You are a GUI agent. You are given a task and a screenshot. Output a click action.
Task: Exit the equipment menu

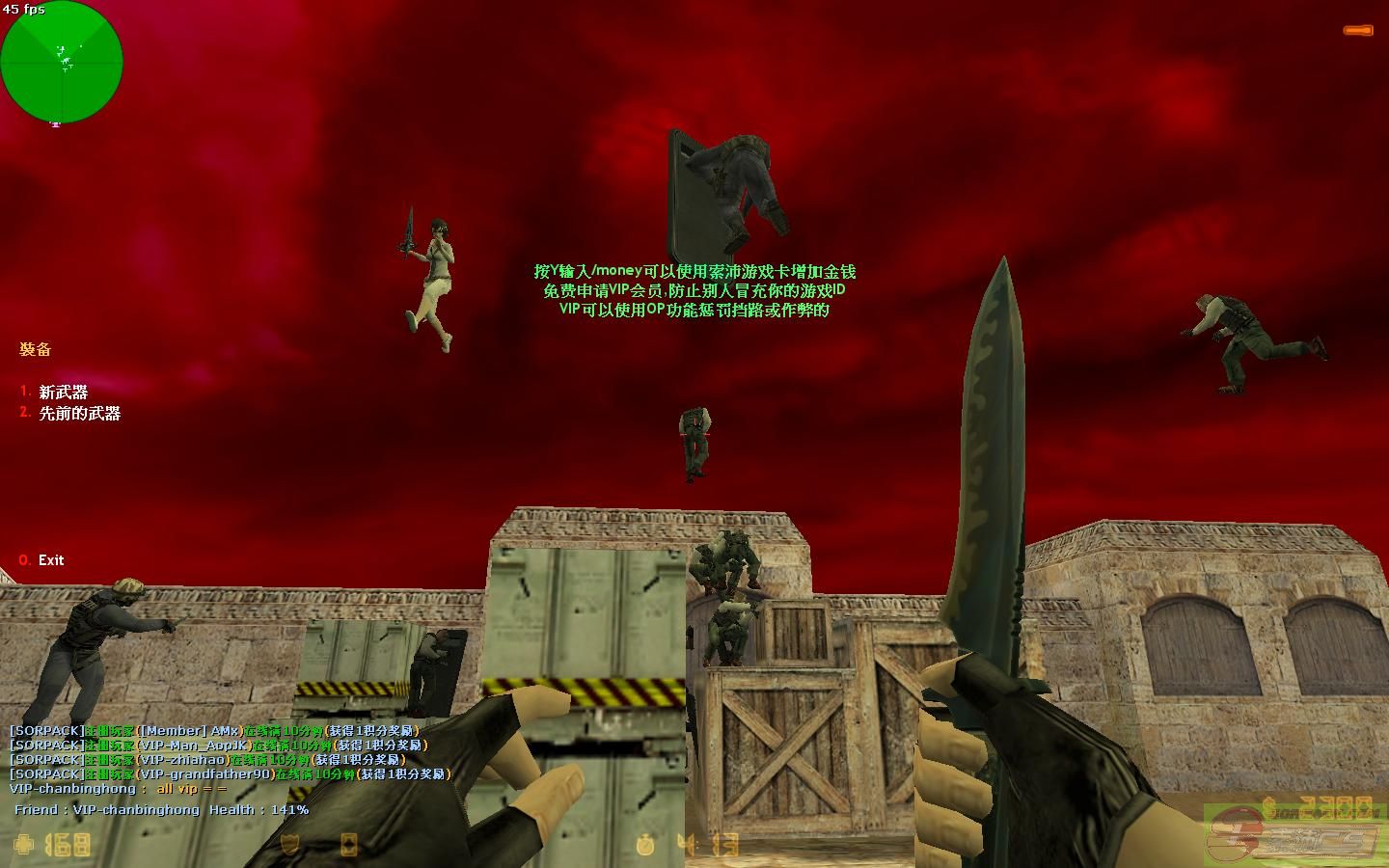pyautogui.click(x=50, y=559)
